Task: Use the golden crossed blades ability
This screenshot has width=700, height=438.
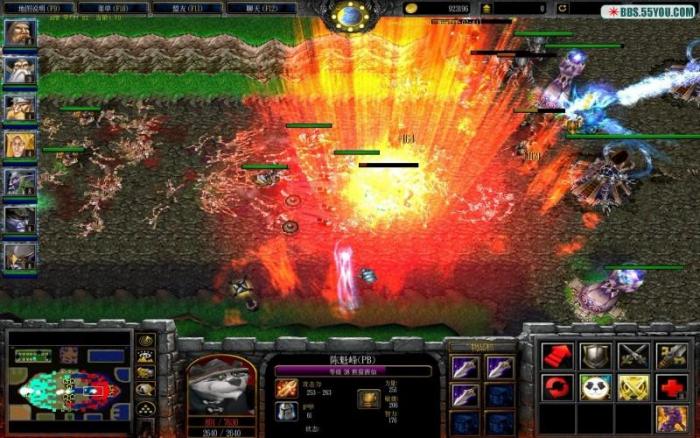Action: tap(633, 387)
